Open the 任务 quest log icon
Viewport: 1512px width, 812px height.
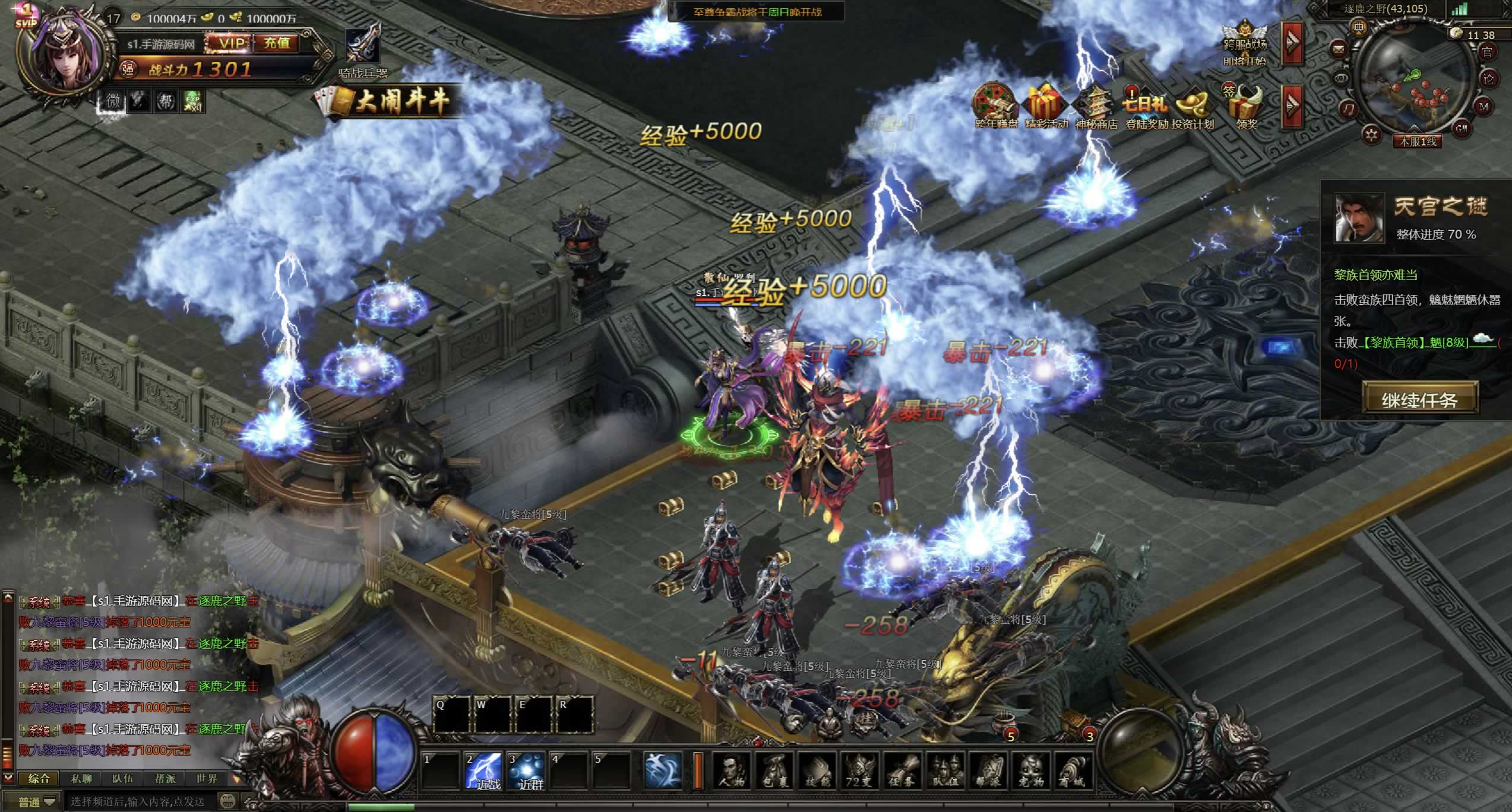(901, 771)
